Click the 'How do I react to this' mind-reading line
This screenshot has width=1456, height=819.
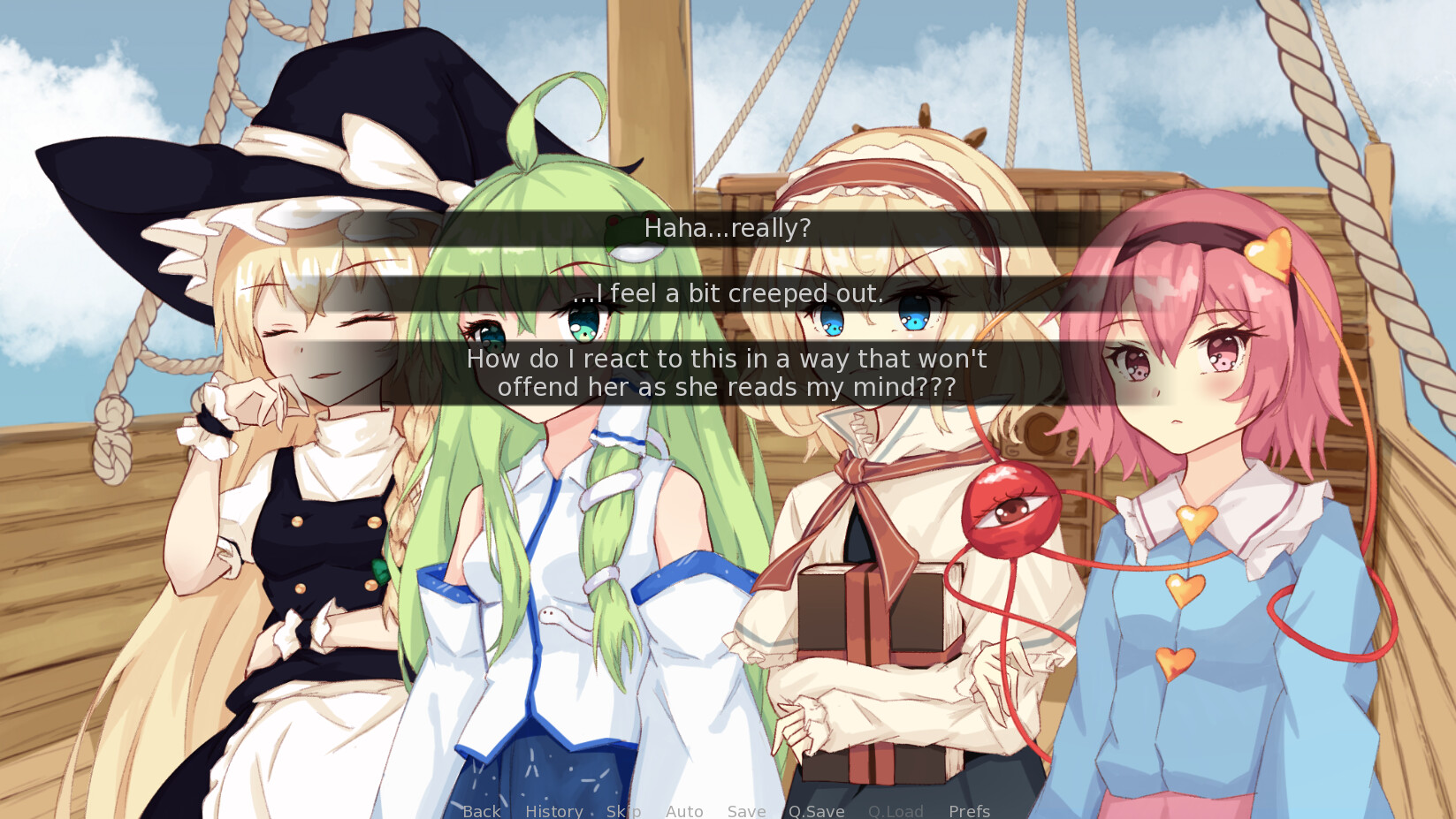[x=725, y=372]
